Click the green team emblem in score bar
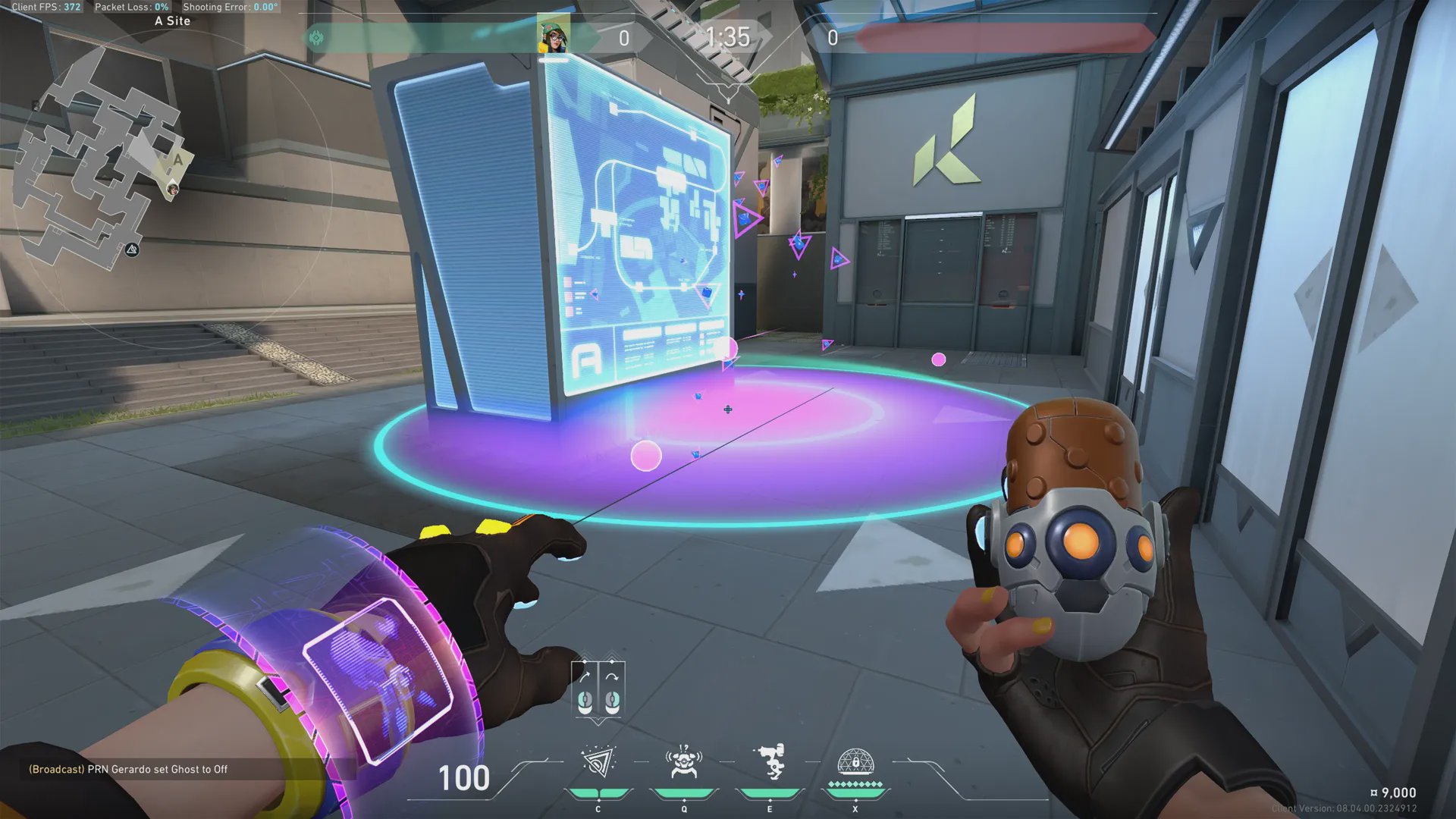Screen dimensions: 1456x819 point(317,37)
